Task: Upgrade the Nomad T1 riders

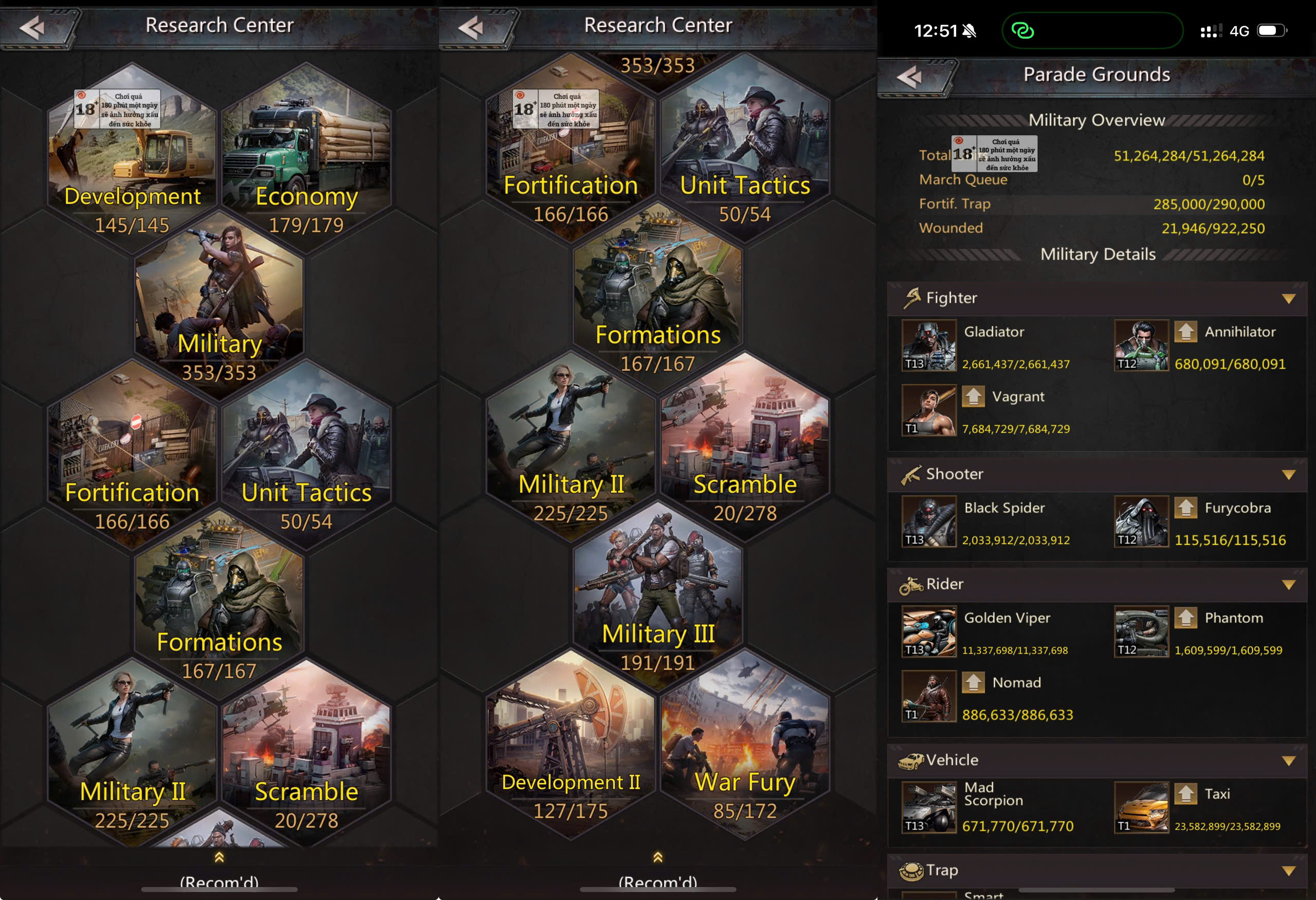Action: tap(974, 682)
